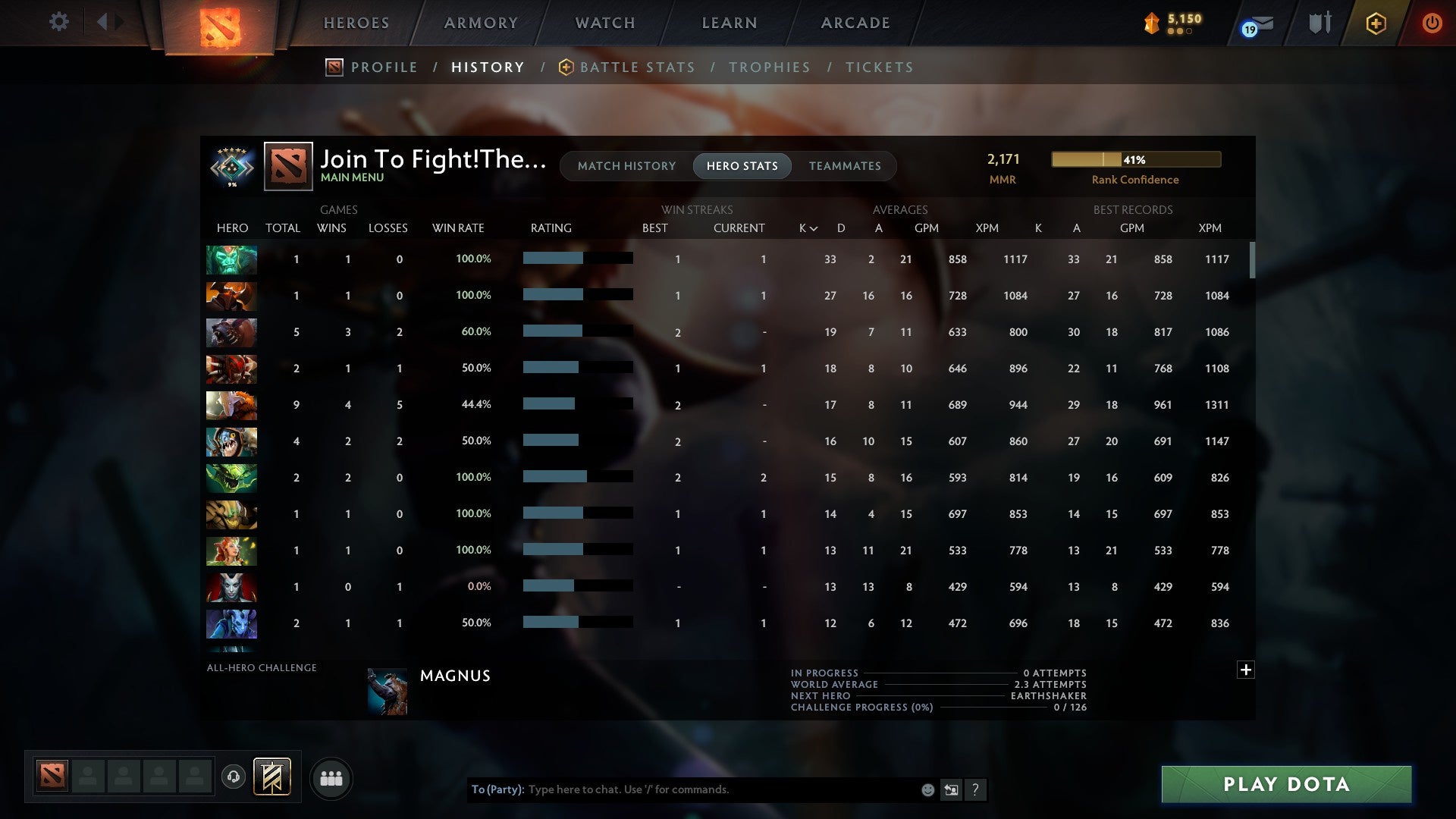This screenshot has height=819, width=1456.
Task: Click inside the party chat input field
Action: point(720,790)
